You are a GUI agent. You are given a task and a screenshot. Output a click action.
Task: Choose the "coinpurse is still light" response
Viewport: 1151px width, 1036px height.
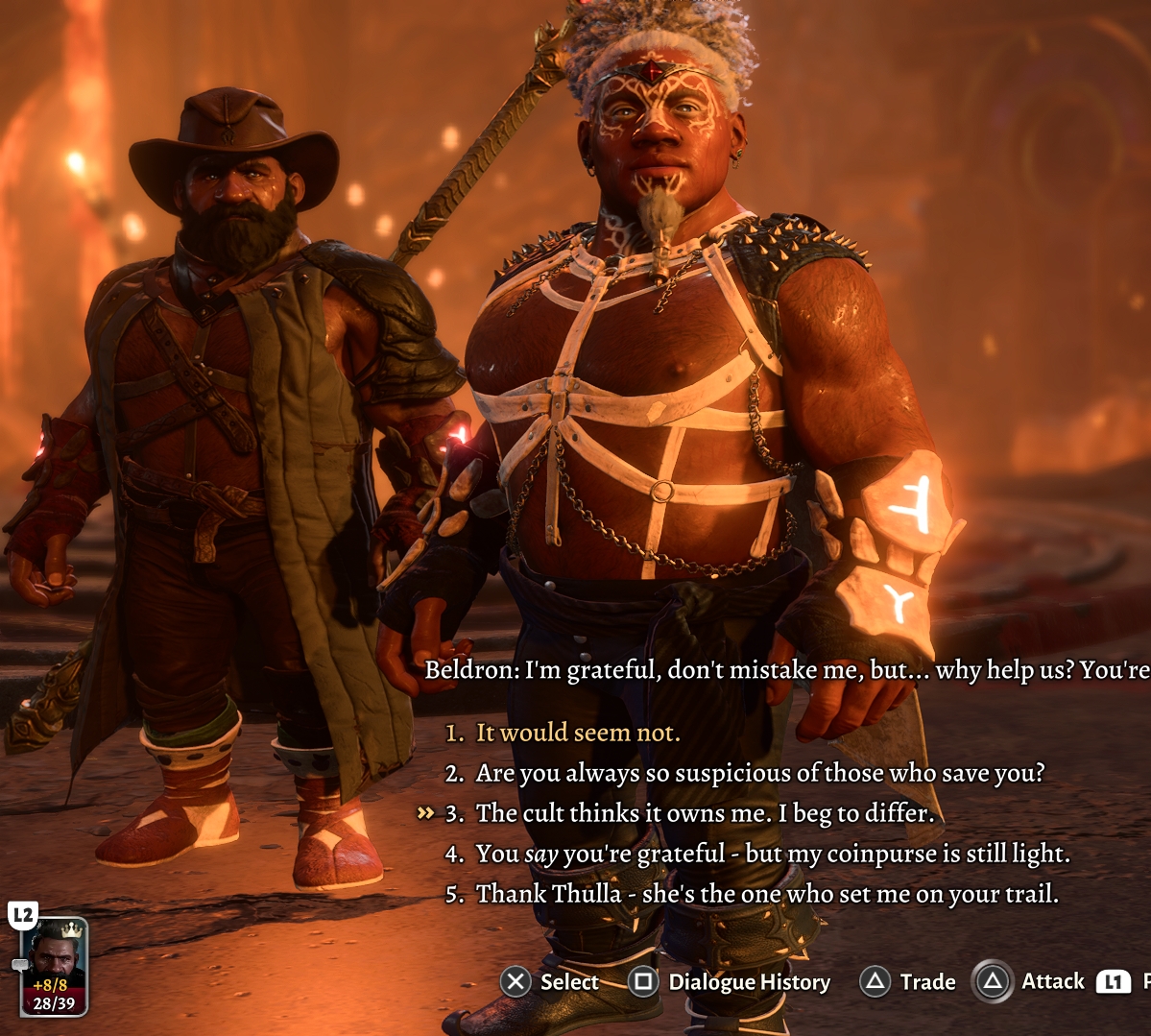pos(772,854)
